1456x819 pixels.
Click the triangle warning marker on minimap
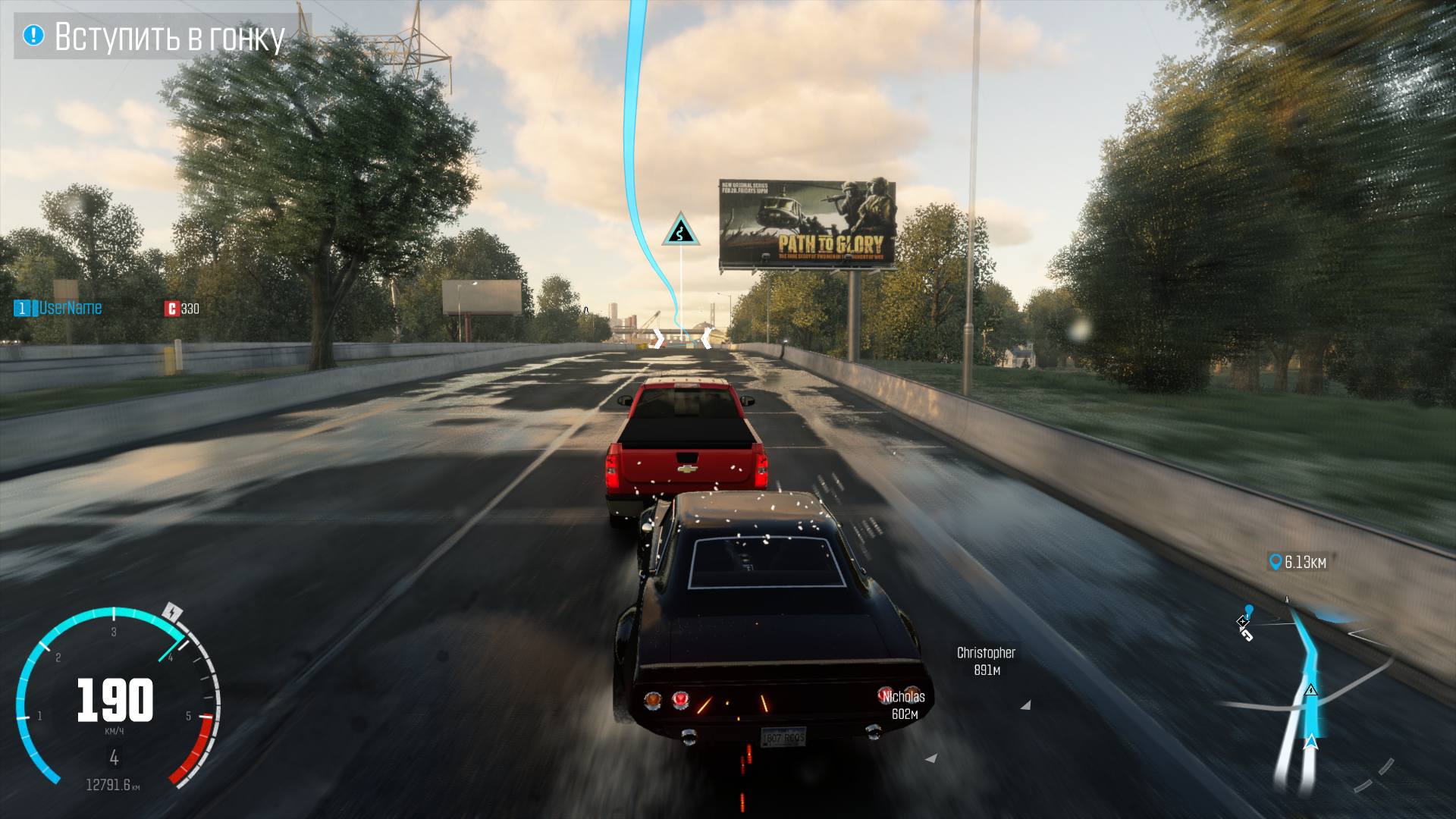[1310, 690]
